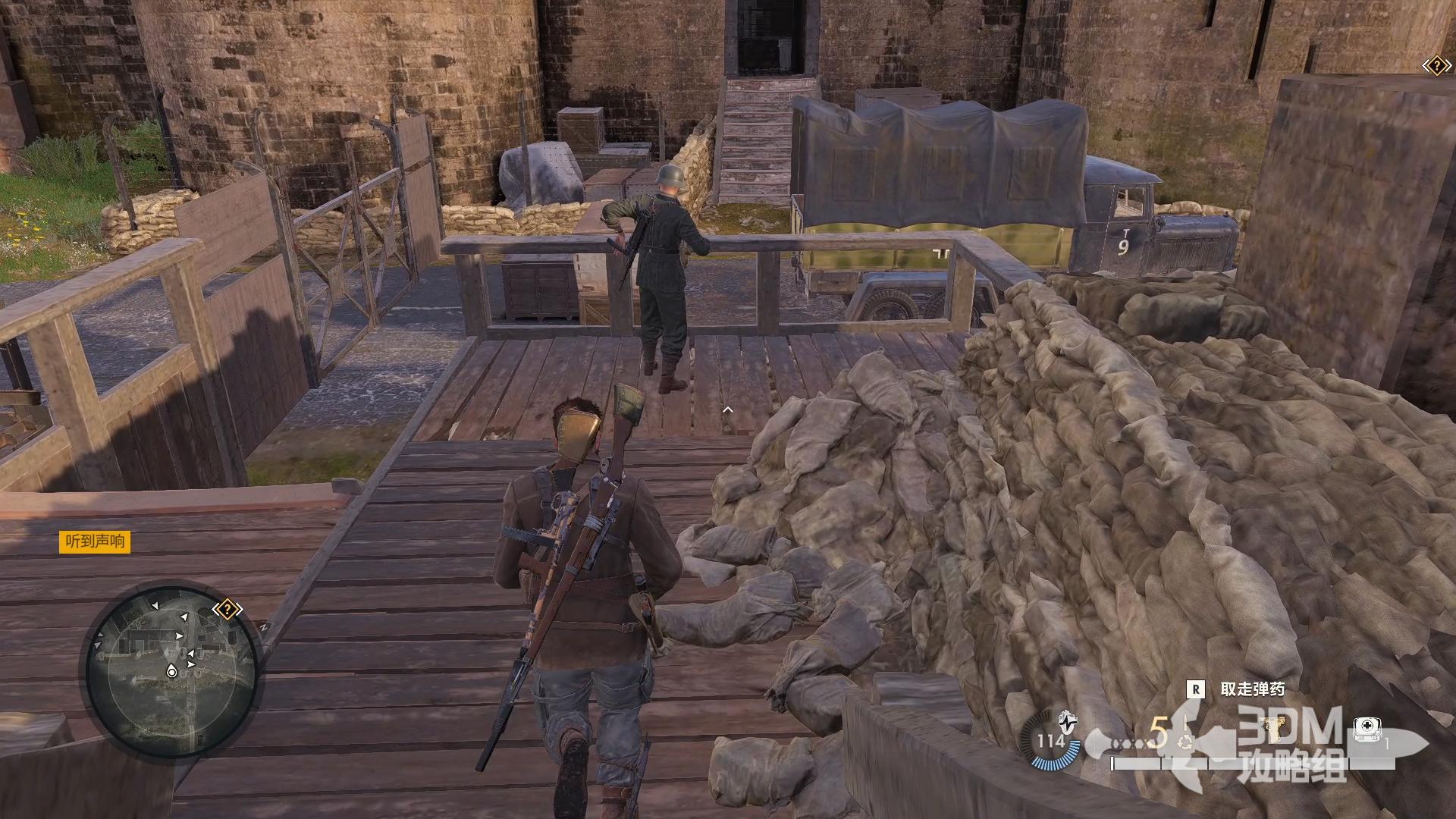1456x819 pixels.
Task: Use the medkit item icon
Action: 1366,730
